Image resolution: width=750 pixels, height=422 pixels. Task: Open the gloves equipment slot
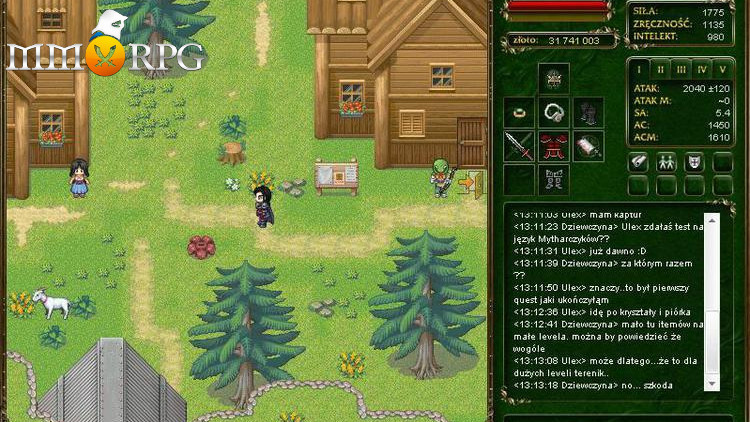(x=588, y=111)
